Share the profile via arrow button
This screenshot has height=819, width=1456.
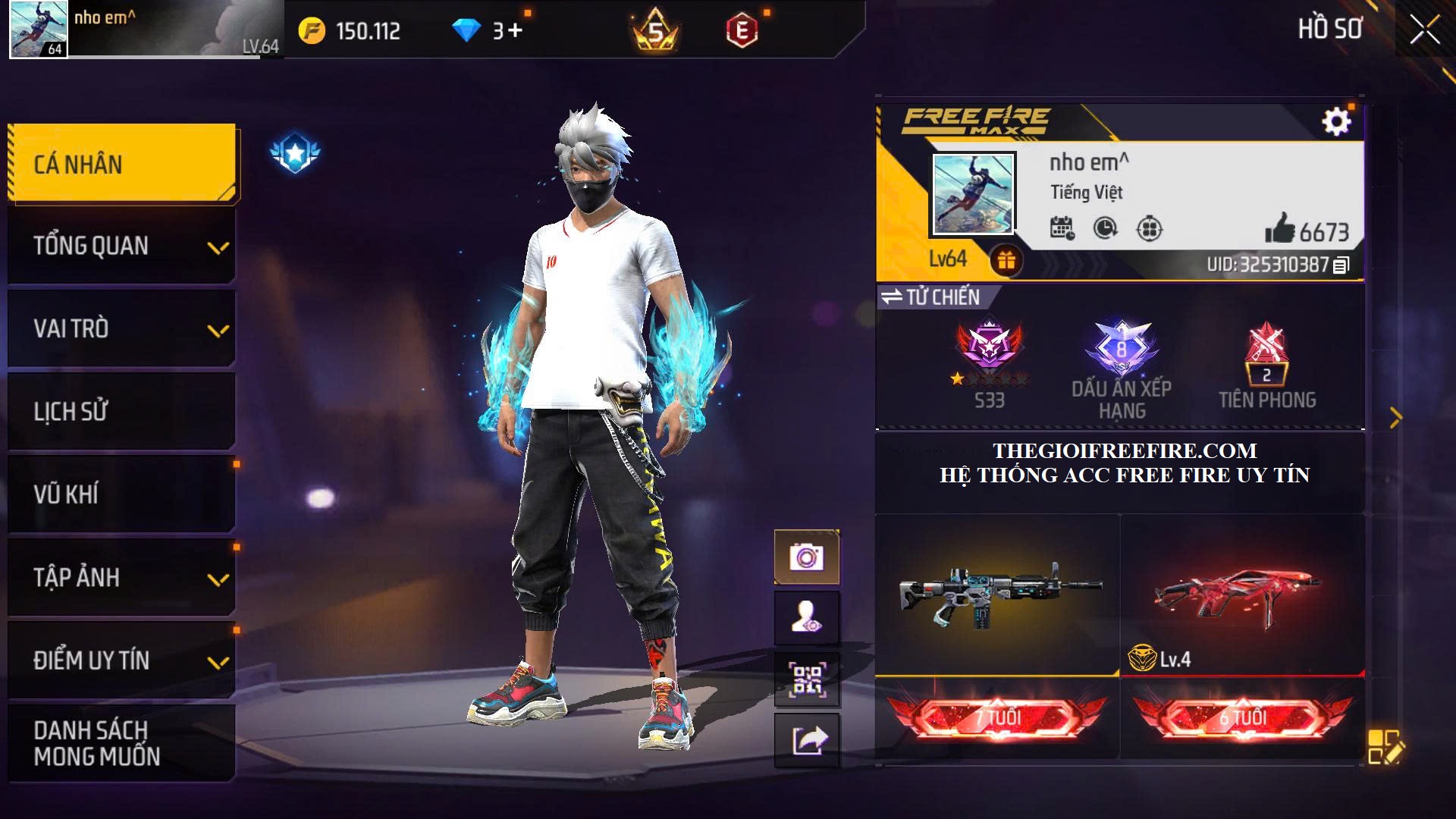(x=806, y=740)
